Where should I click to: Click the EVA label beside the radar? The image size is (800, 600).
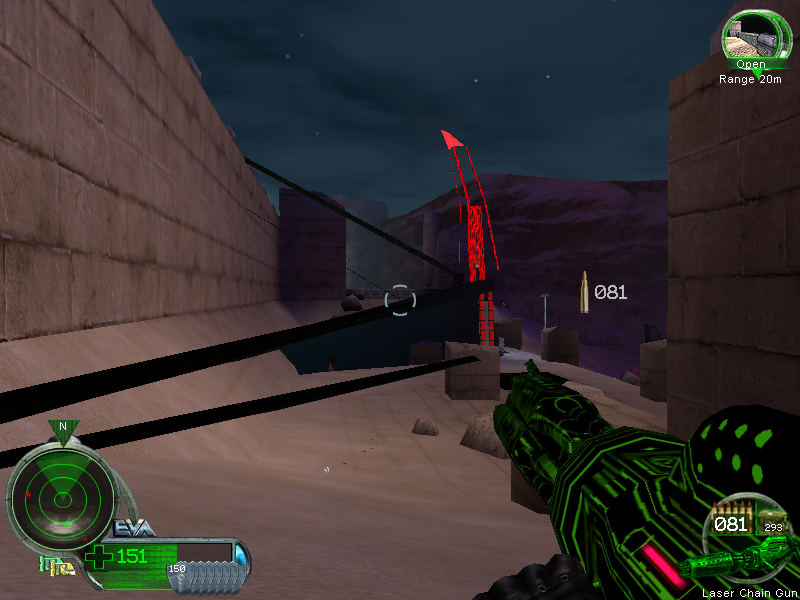132,528
